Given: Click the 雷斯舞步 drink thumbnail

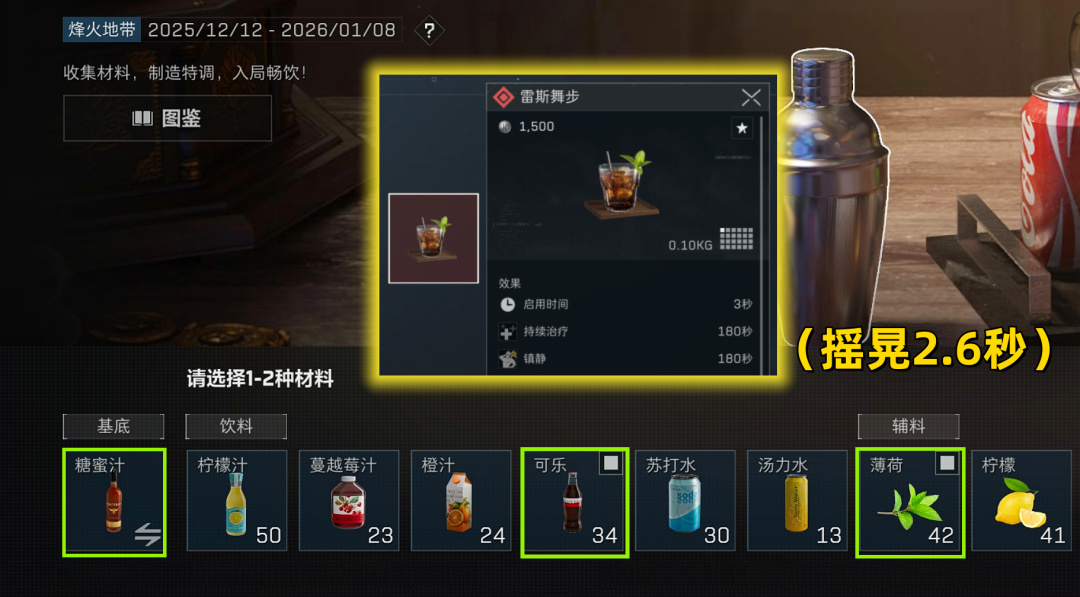Looking at the screenshot, I should 433,238.
